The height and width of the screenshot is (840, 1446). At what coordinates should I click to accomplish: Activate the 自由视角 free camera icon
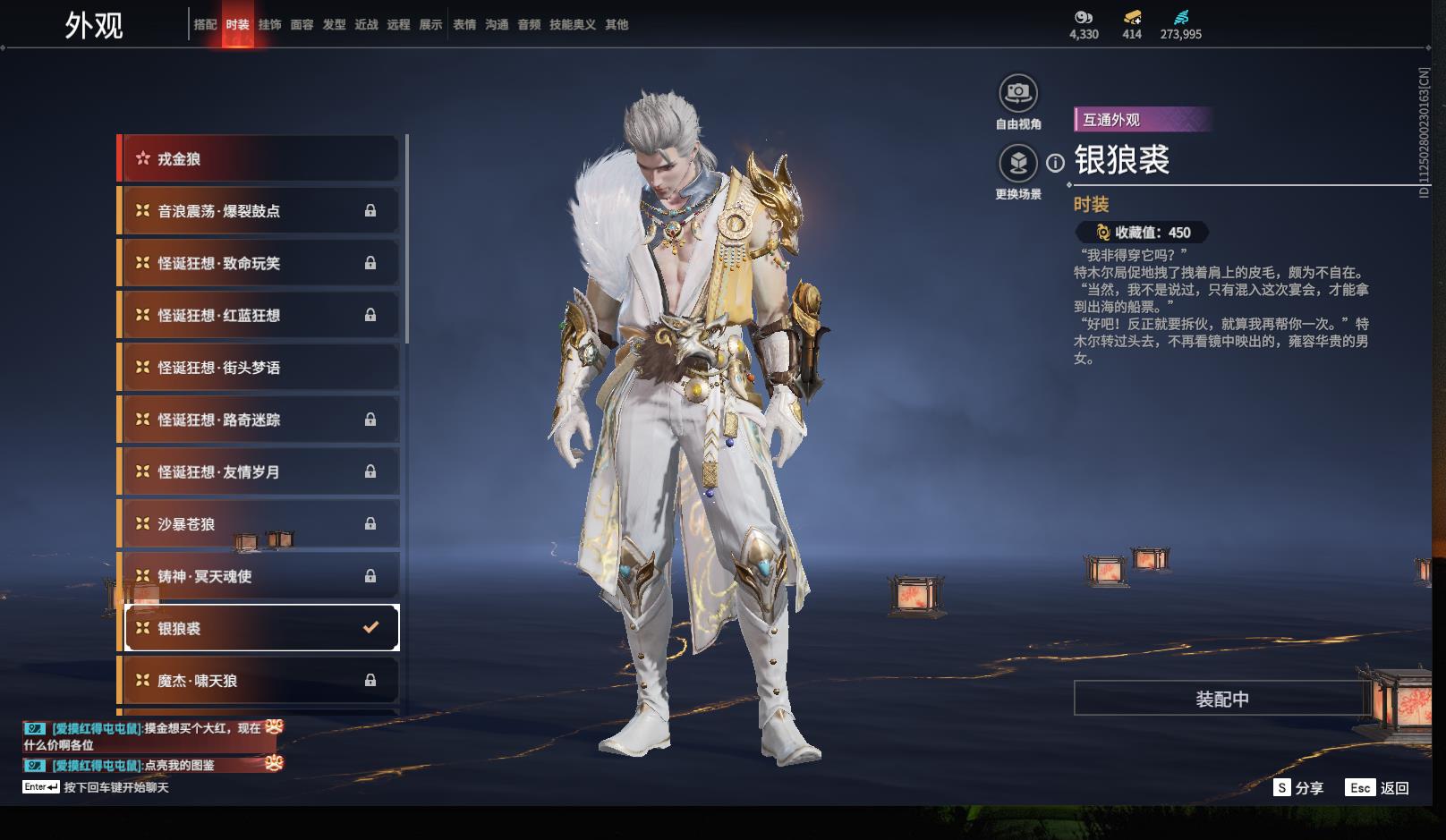[1017, 93]
